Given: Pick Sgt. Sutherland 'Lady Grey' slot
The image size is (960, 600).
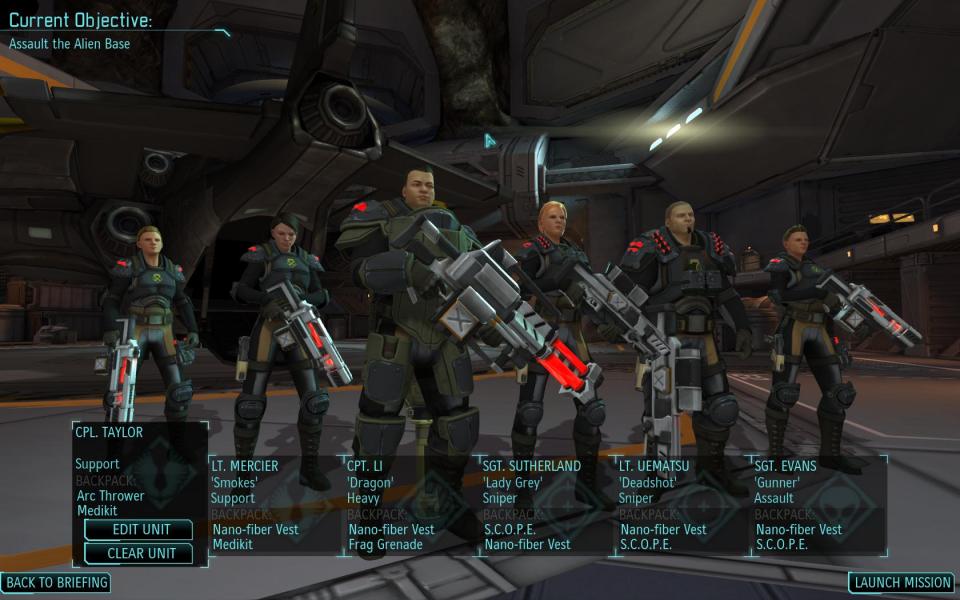Looking at the screenshot, I should [x=546, y=505].
